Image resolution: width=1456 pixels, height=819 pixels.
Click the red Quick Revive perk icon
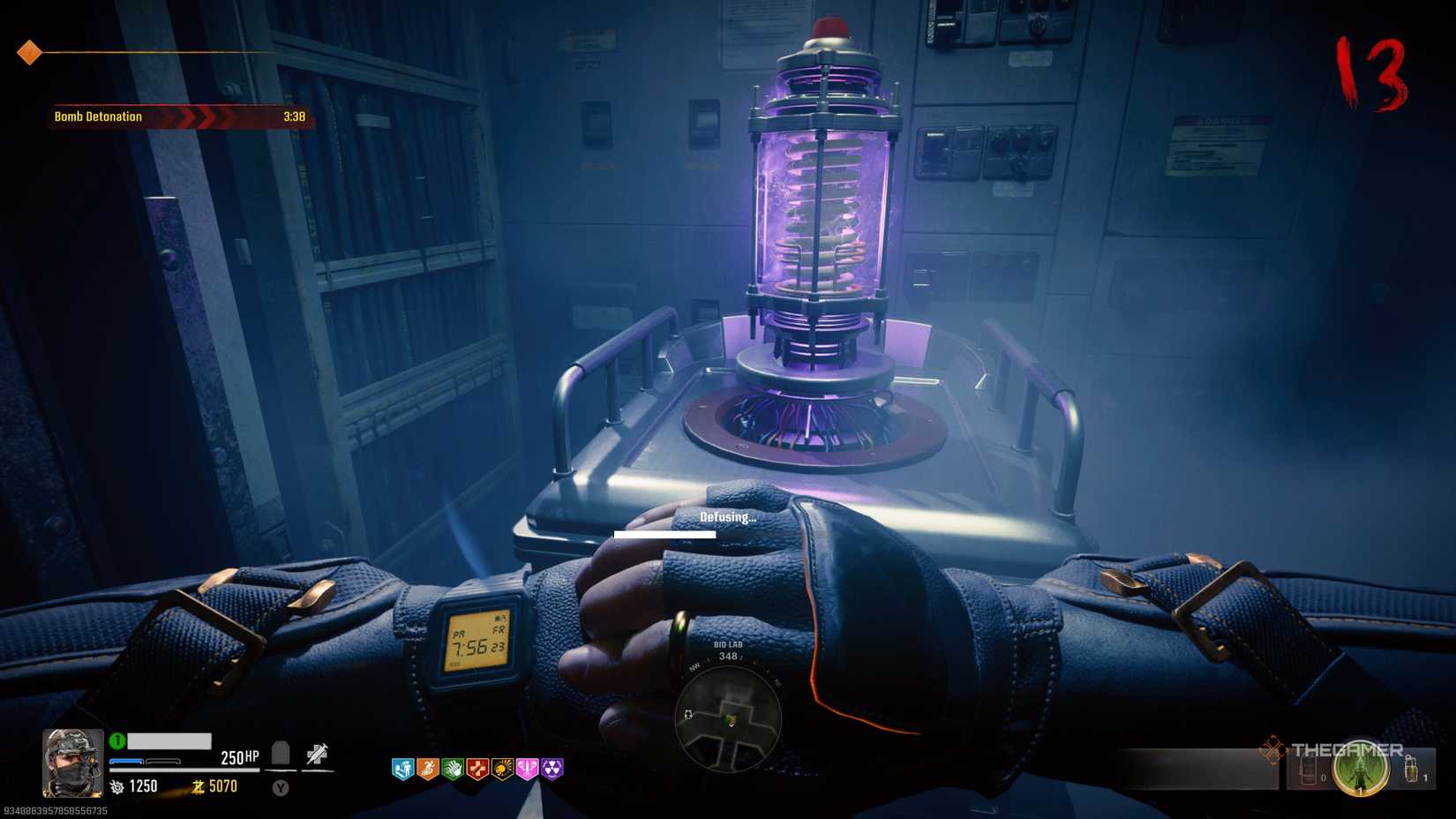click(477, 768)
